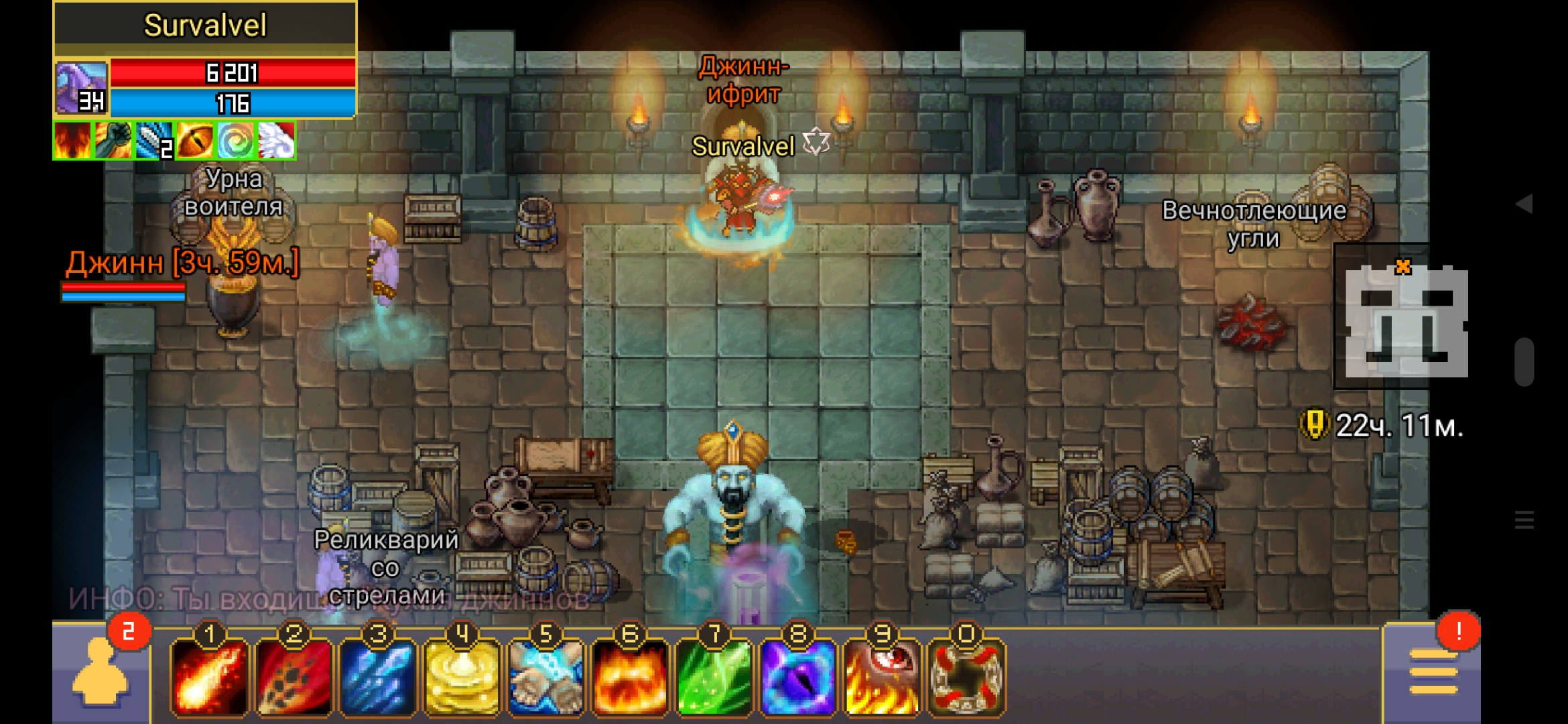Open the quest timer showing 22ч. 11м.

click(1383, 425)
